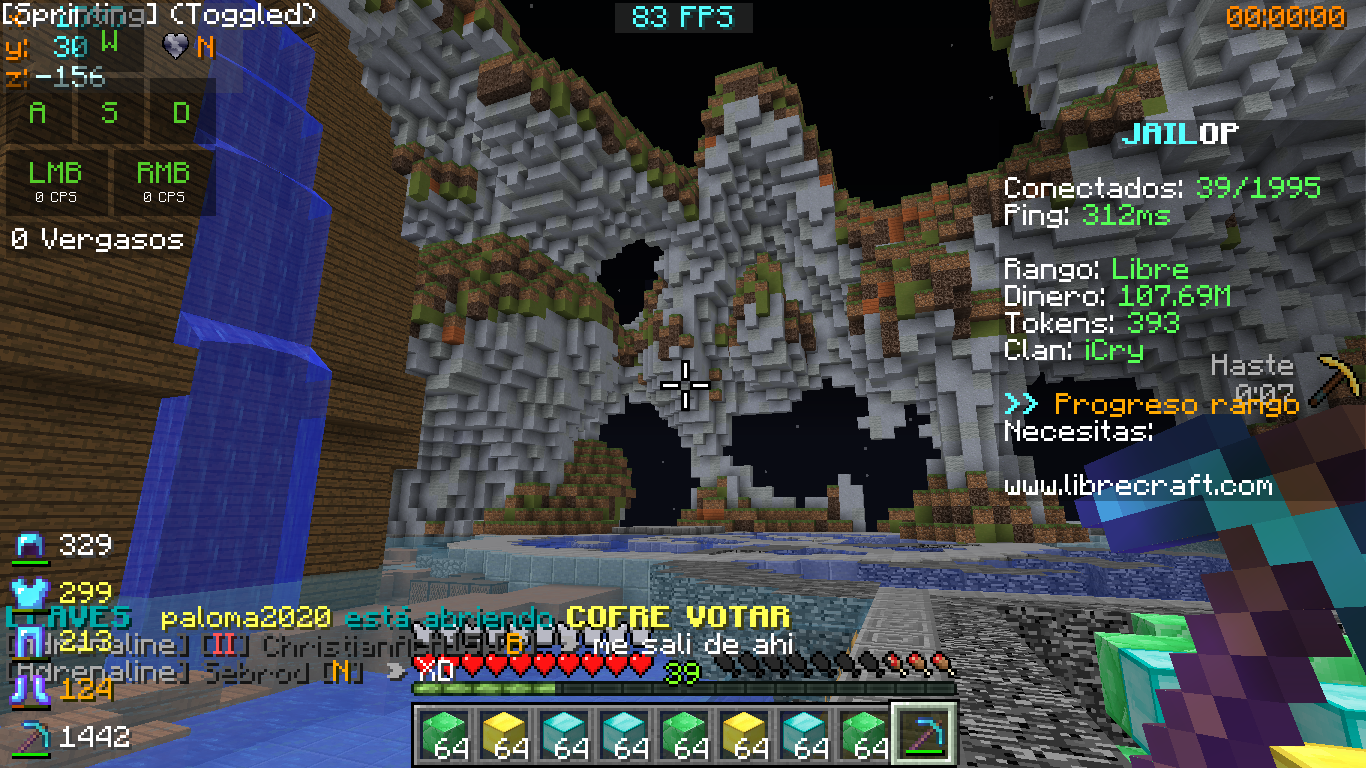The height and width of the screenshot is (768, 1366).
Task: Click the Haste effect pickaxe icon
Action: point(1338,378)
